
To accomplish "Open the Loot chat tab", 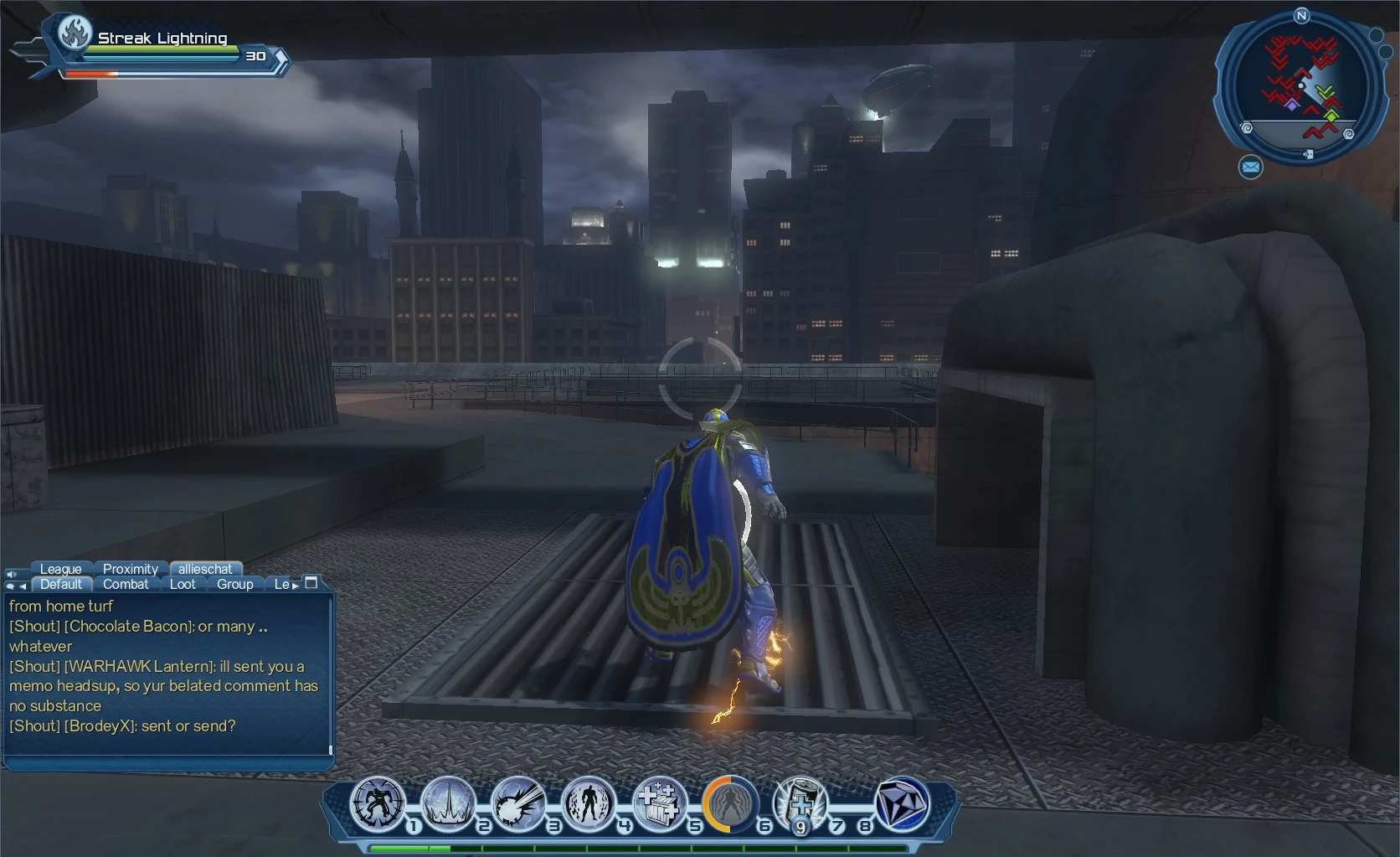I will tap(183, 584).
